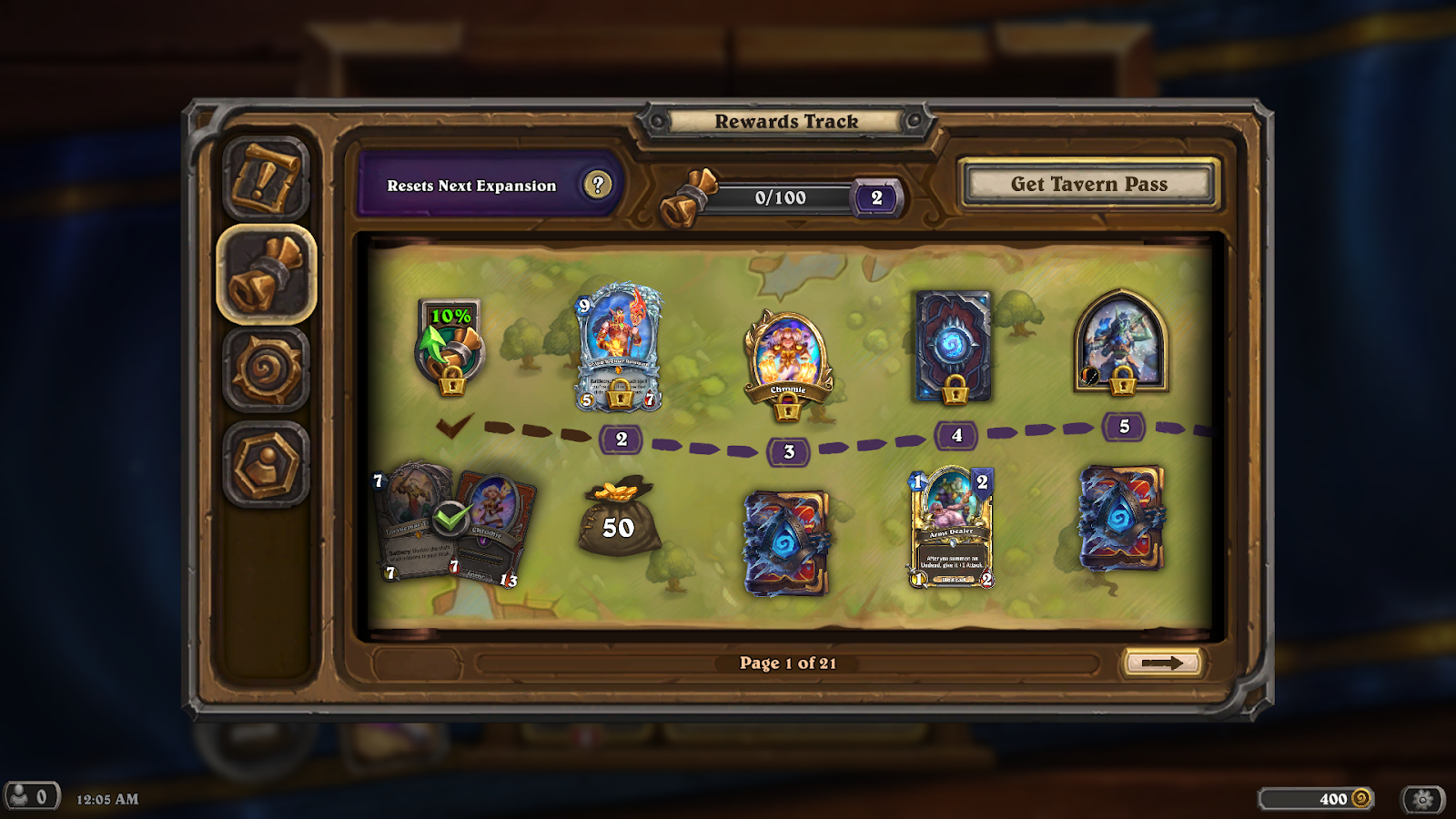
Task: Select the rewards track horn tab
Action: click(x=266, y=275)
